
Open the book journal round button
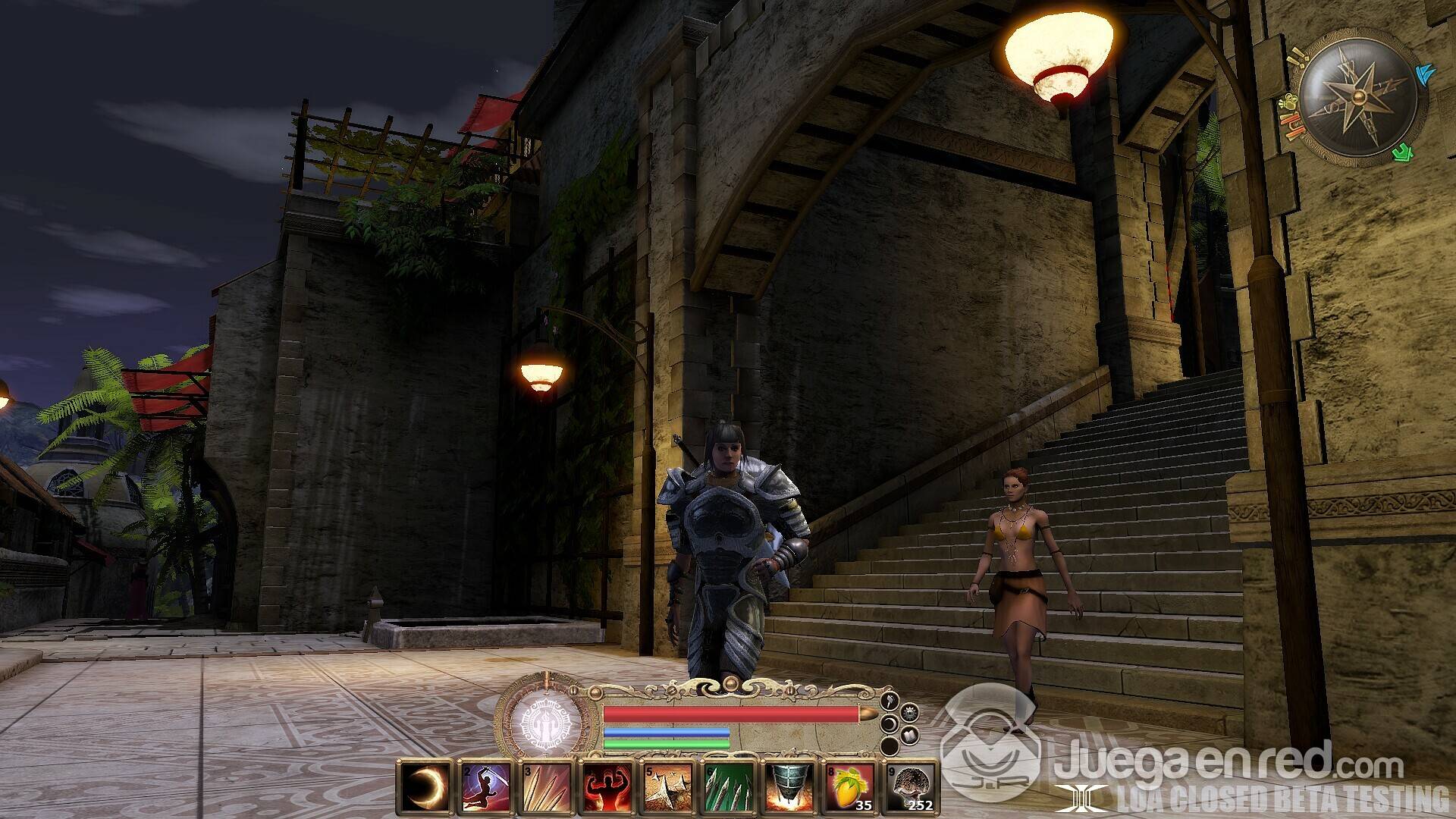[910, 736]
